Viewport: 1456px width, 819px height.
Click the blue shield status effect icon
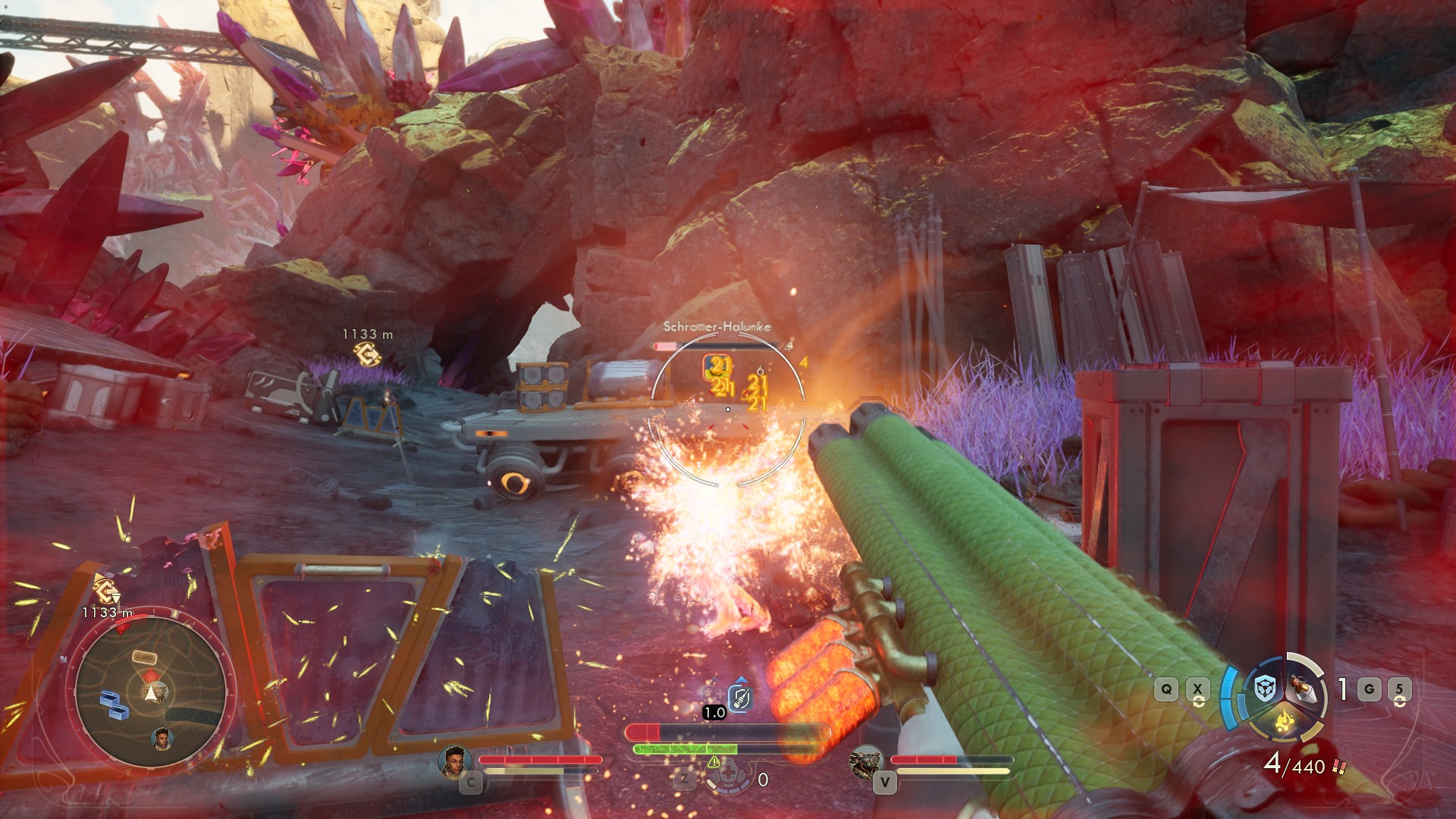tap(740, 697)
